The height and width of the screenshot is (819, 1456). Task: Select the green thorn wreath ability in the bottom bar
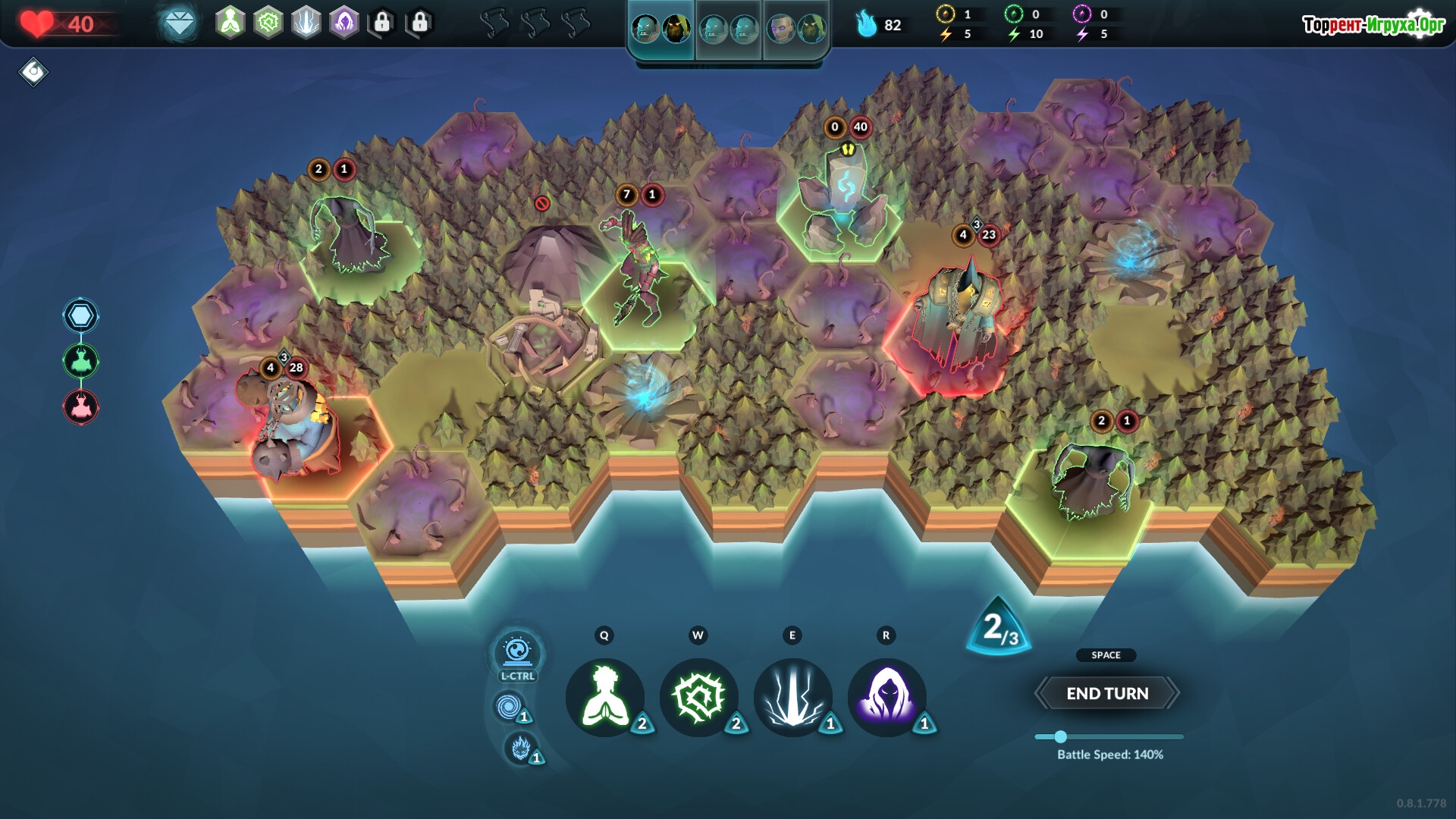pyautogui.click(x=699, y=697)
